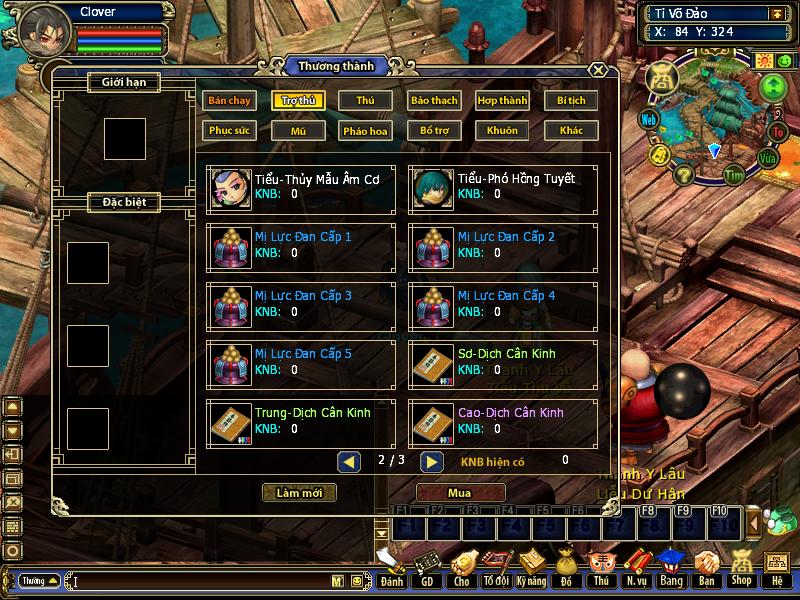The image size is (800, 600).
Task: Select the Phục sức category tab
Action: pos(229,131)
